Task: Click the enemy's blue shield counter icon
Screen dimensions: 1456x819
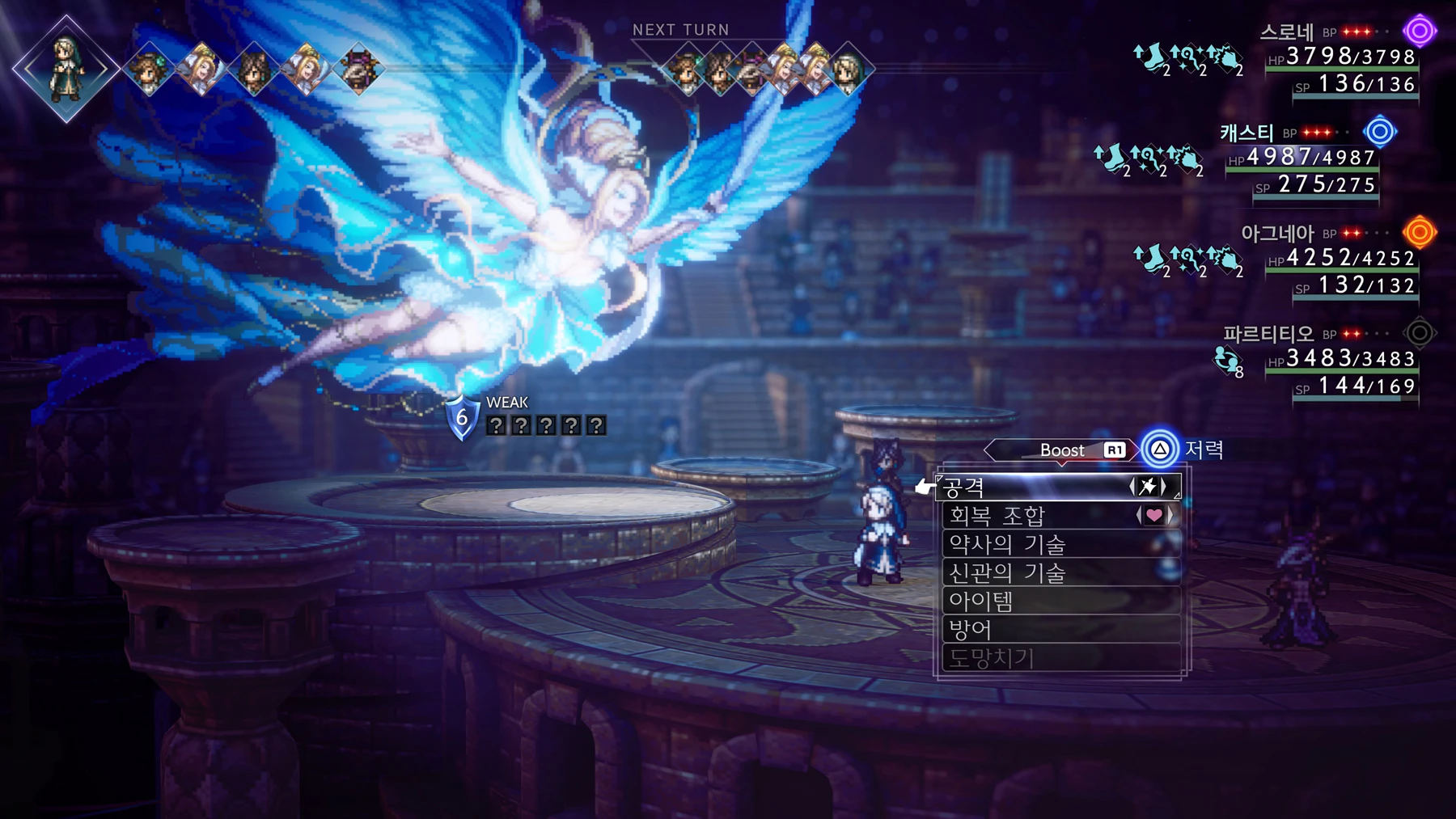Action: [462, 417]
